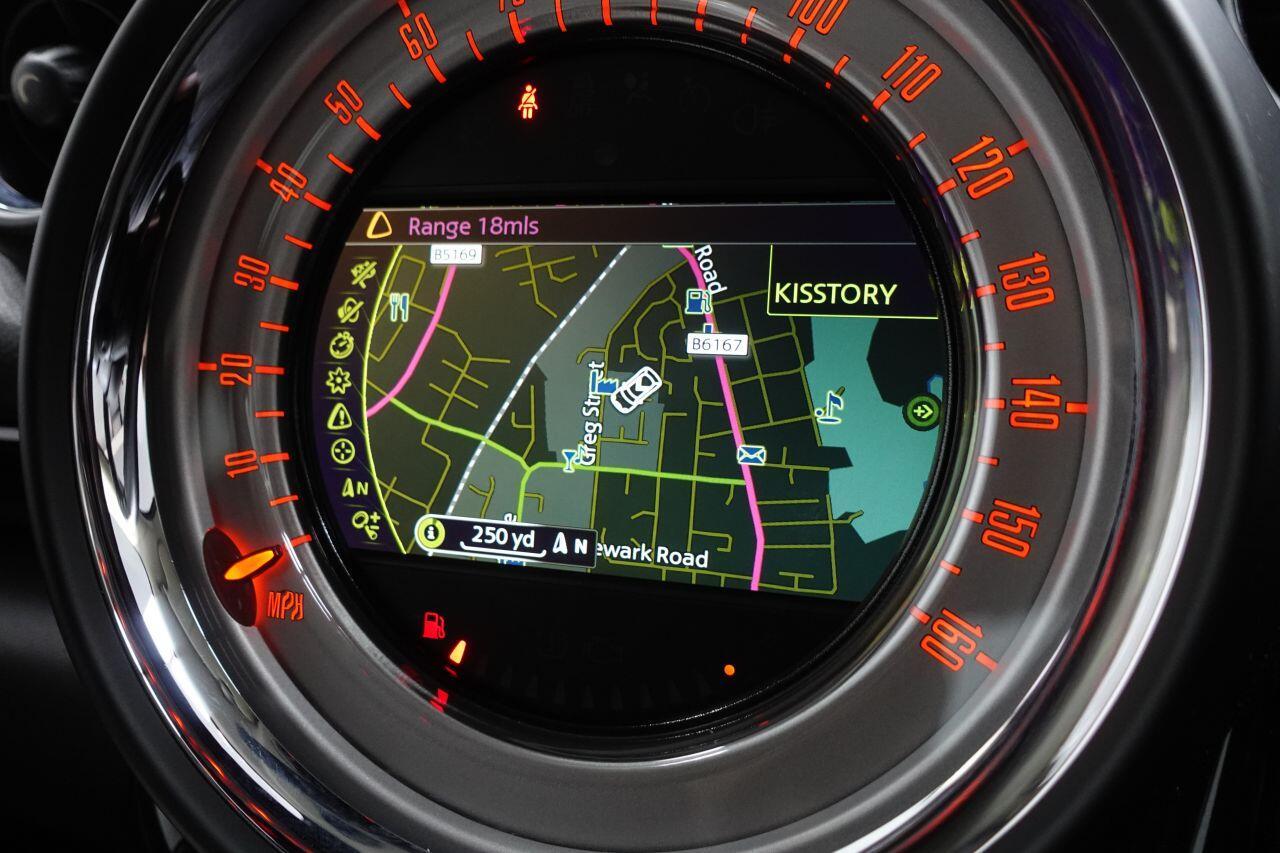Tap the post office envelope icon
The image size is (1280, 853).
point(750,456)
